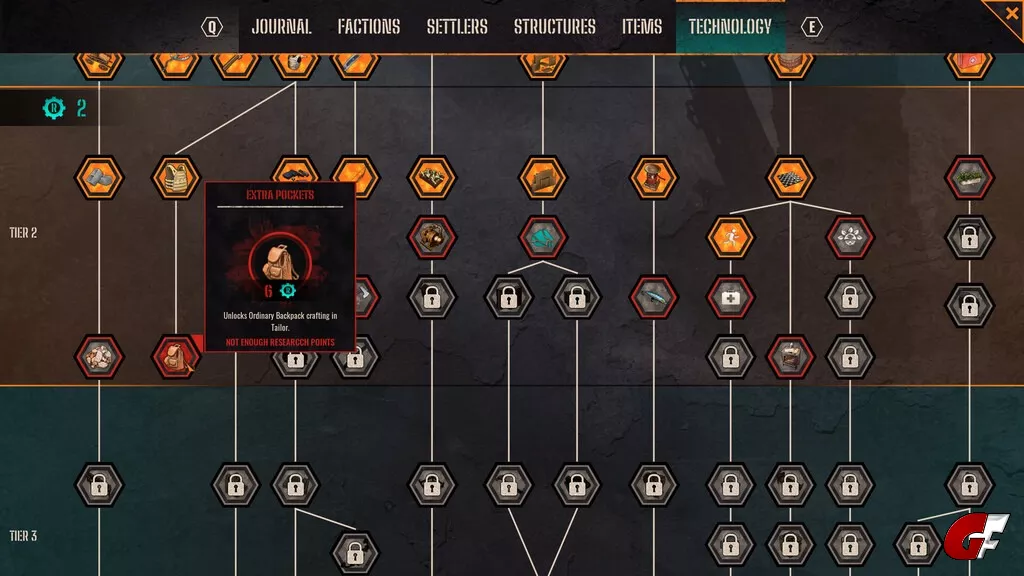Choose the plant sprout technology node
This screenshot has width=1024, height=576.
851,237
